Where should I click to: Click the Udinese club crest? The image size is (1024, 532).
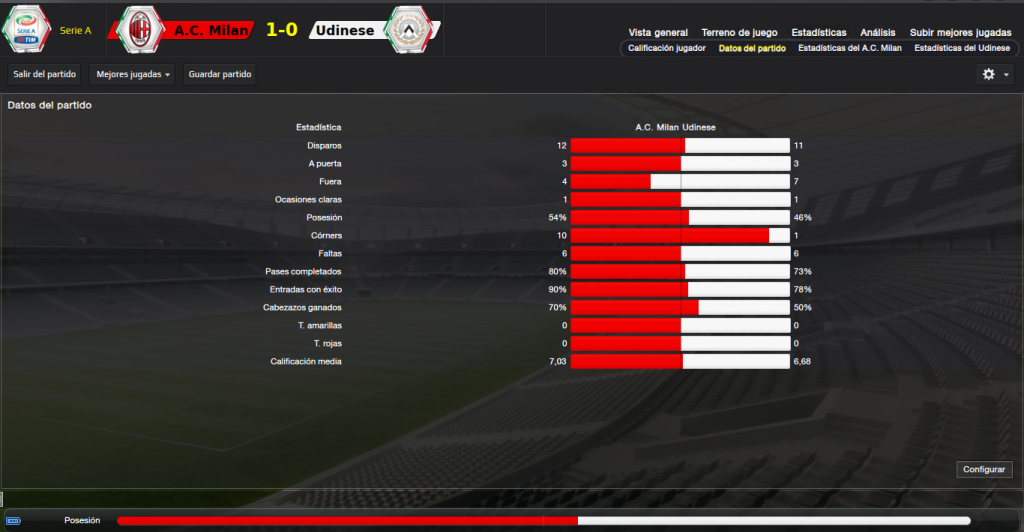point(407,30)
